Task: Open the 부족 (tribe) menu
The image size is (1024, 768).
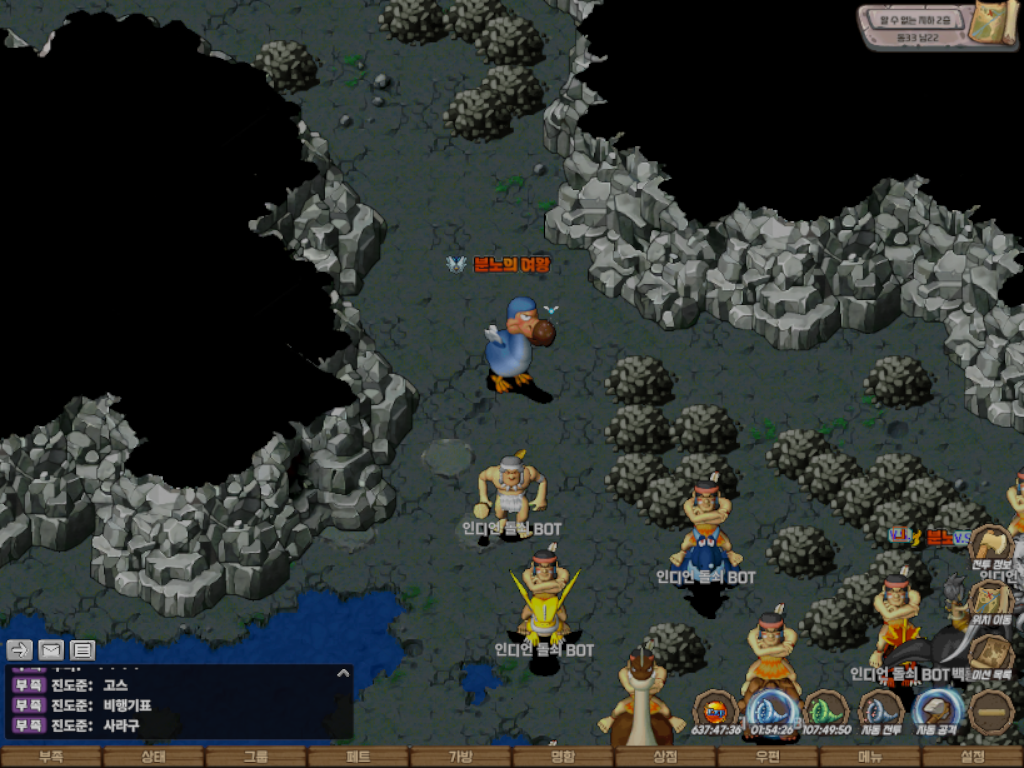Action: (51, 757)
